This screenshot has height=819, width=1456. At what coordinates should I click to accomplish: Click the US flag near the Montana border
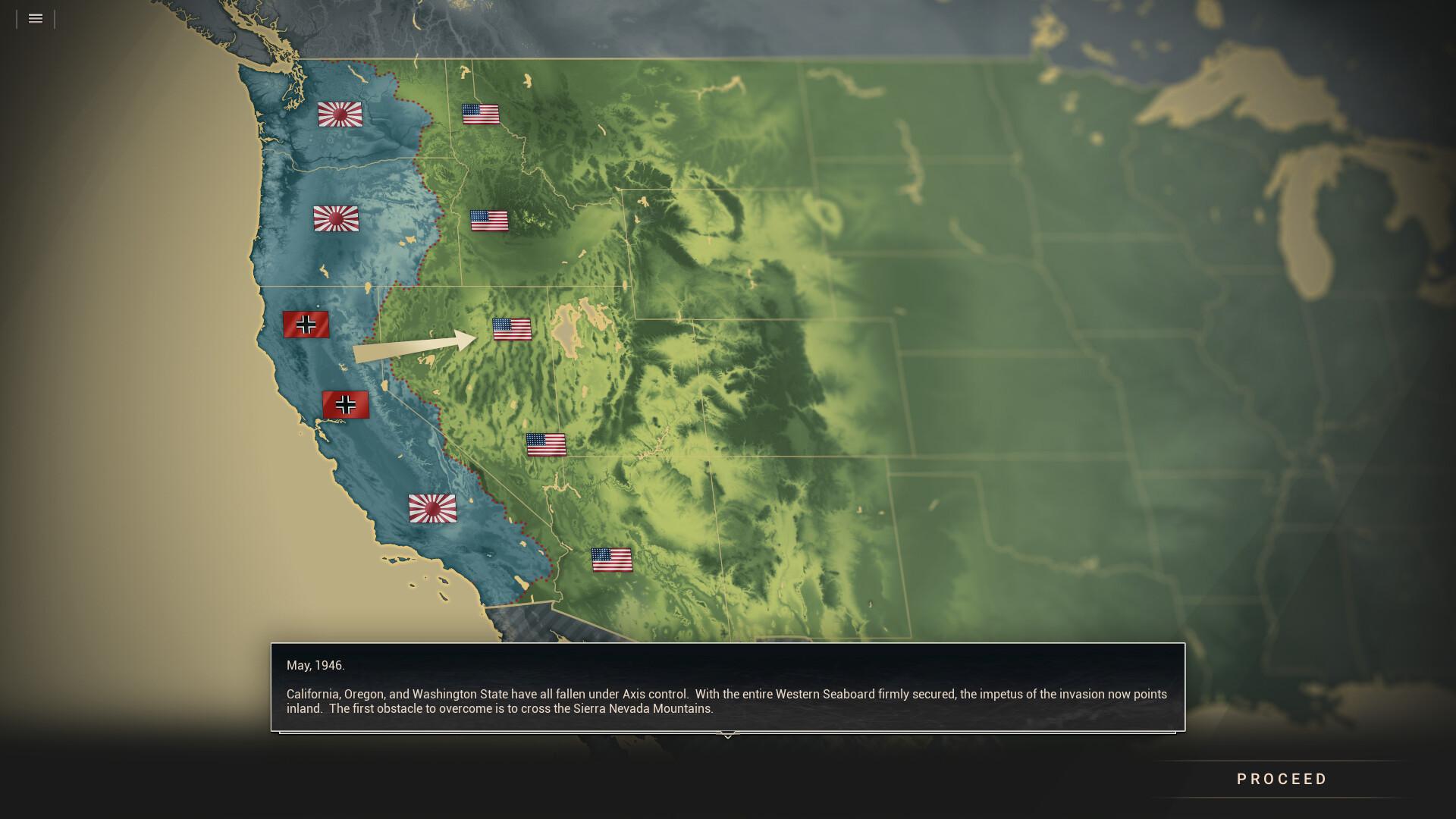pos(480,115)
